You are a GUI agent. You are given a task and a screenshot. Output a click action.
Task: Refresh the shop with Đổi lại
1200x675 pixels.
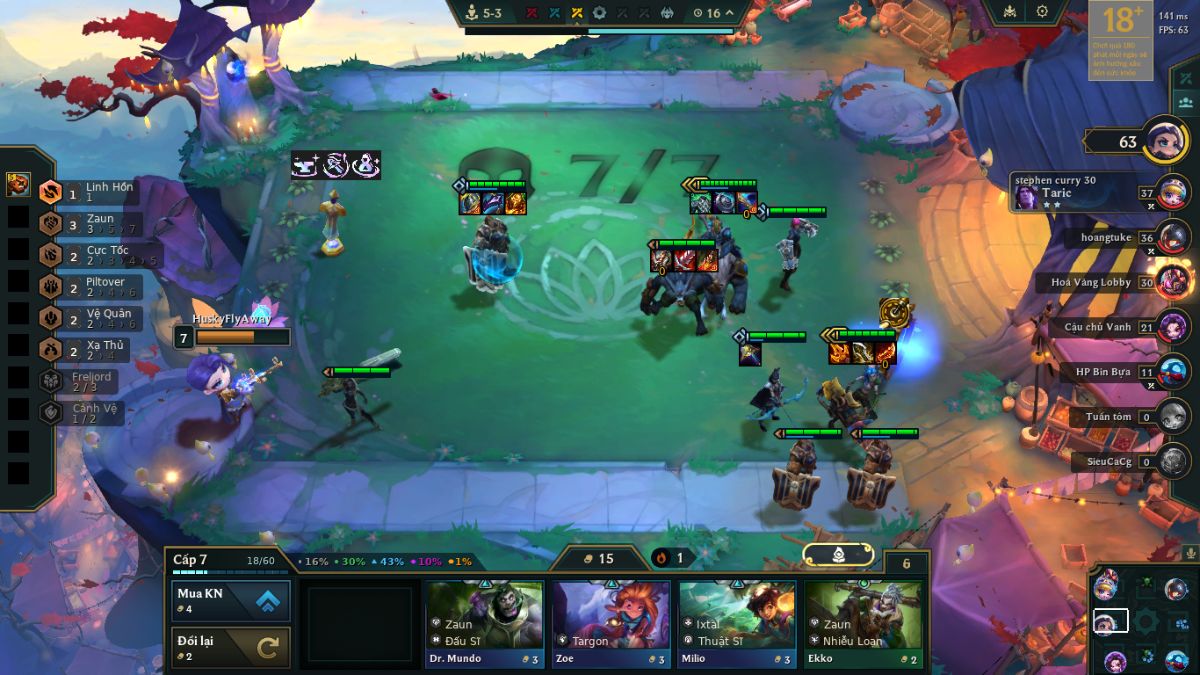231,647
